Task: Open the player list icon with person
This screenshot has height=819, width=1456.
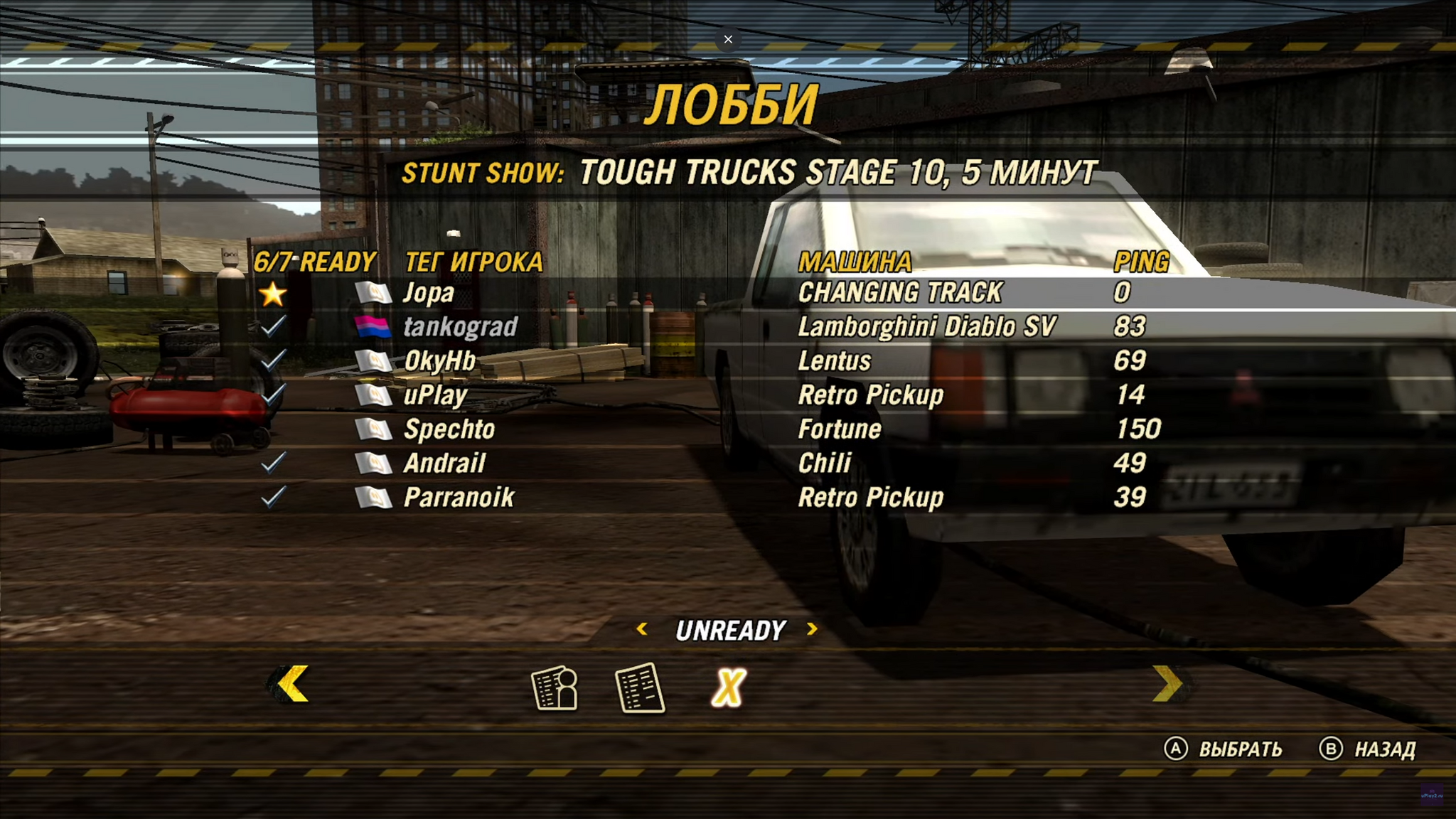Action: click(x=555, y=688)
